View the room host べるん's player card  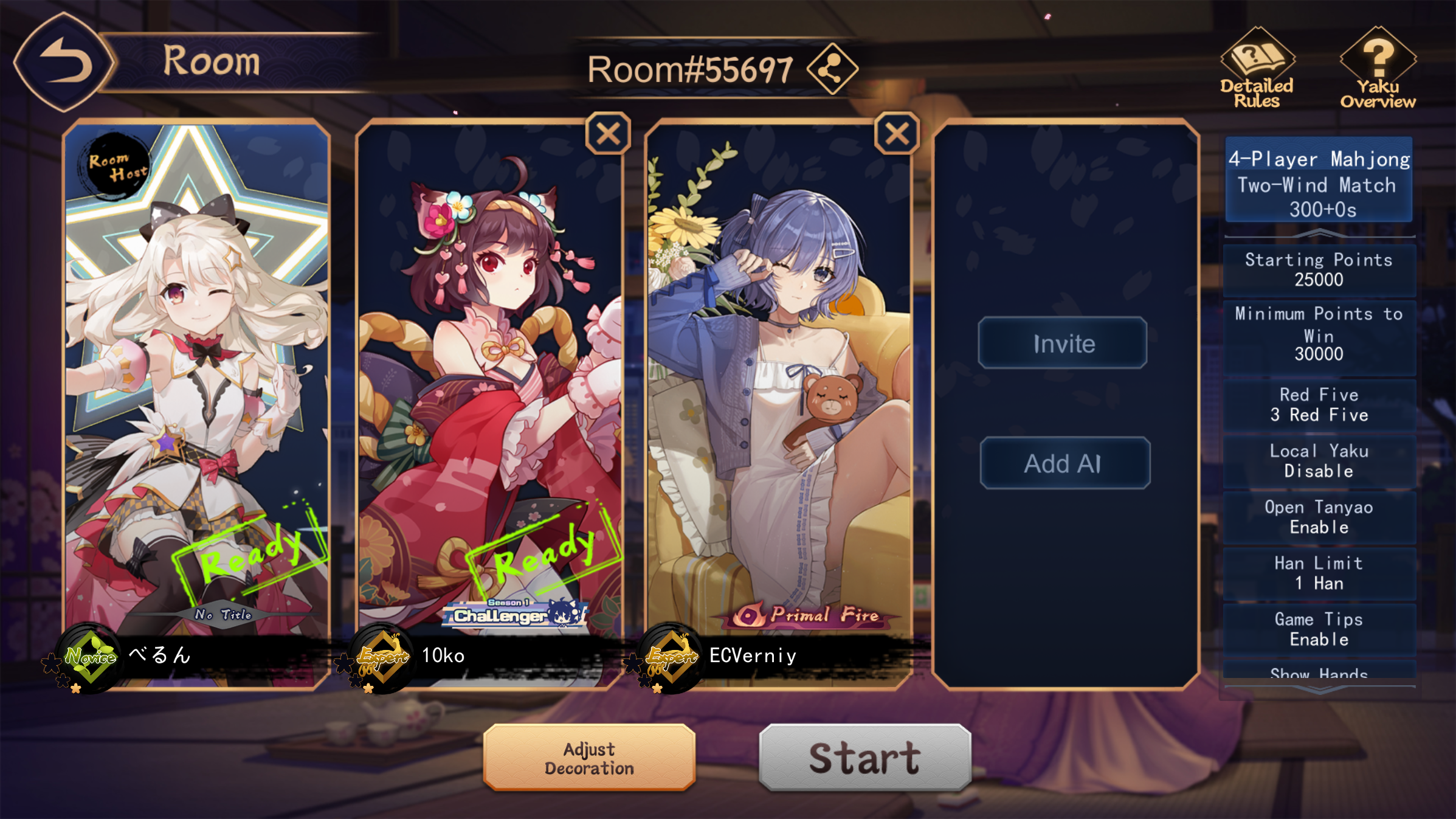[x=196, y=377]
